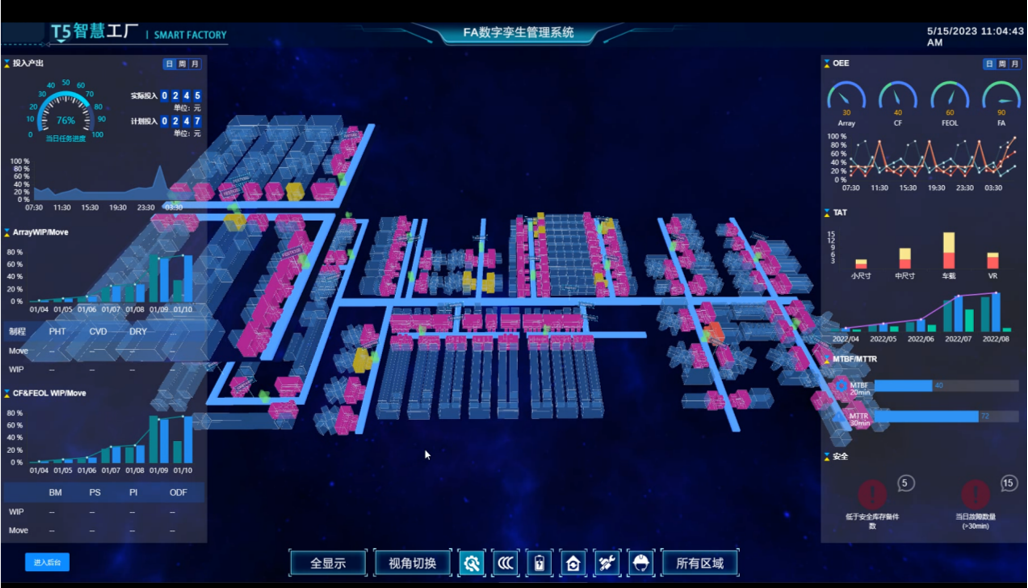This screenshot has width=1028, height=588.
Task: Toggle the battery charging toolbar icon
Action: click(x=540, y=563)
